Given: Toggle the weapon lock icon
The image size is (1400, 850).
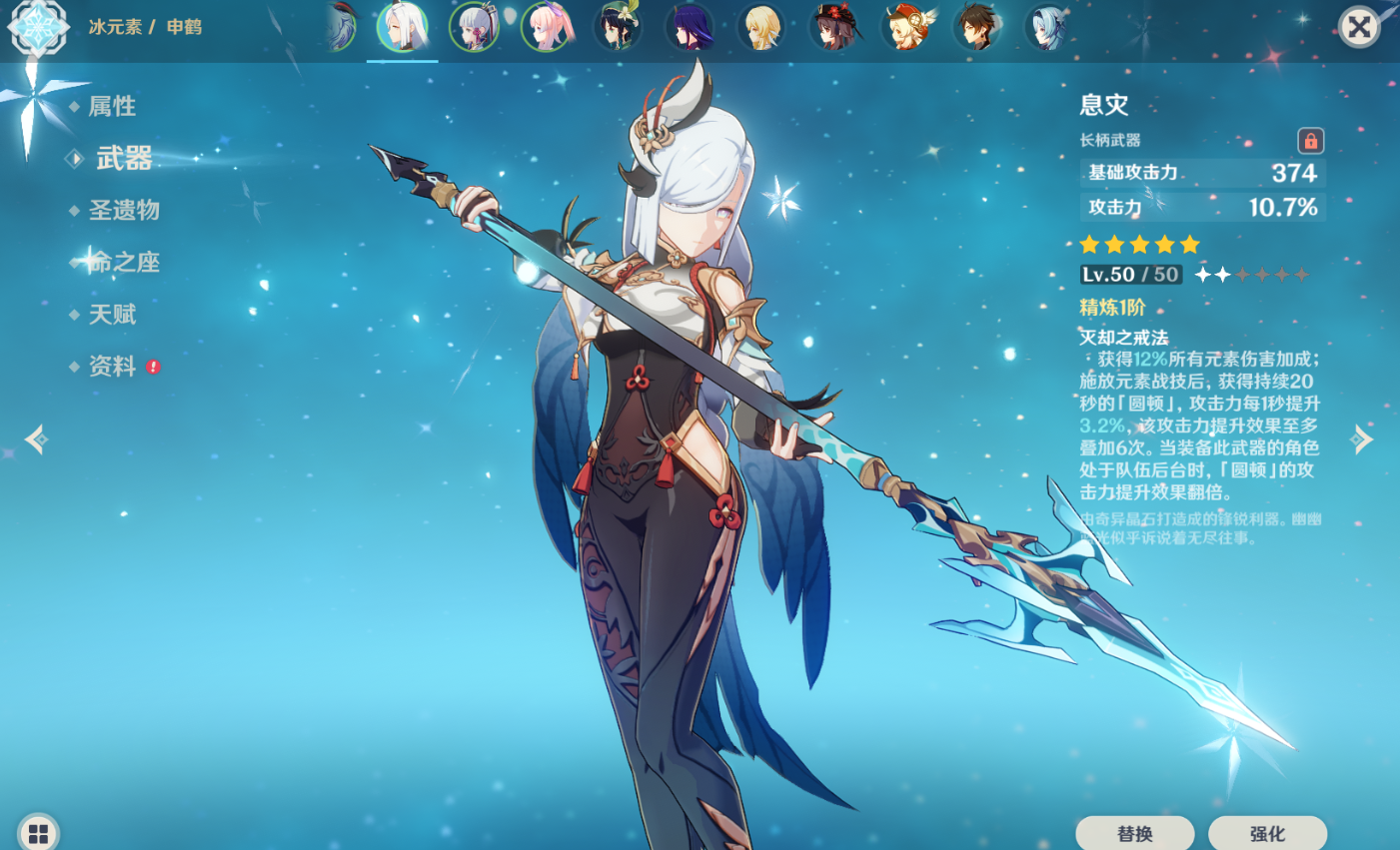Looking at the screenshot, I should [x=1310, y=141].
